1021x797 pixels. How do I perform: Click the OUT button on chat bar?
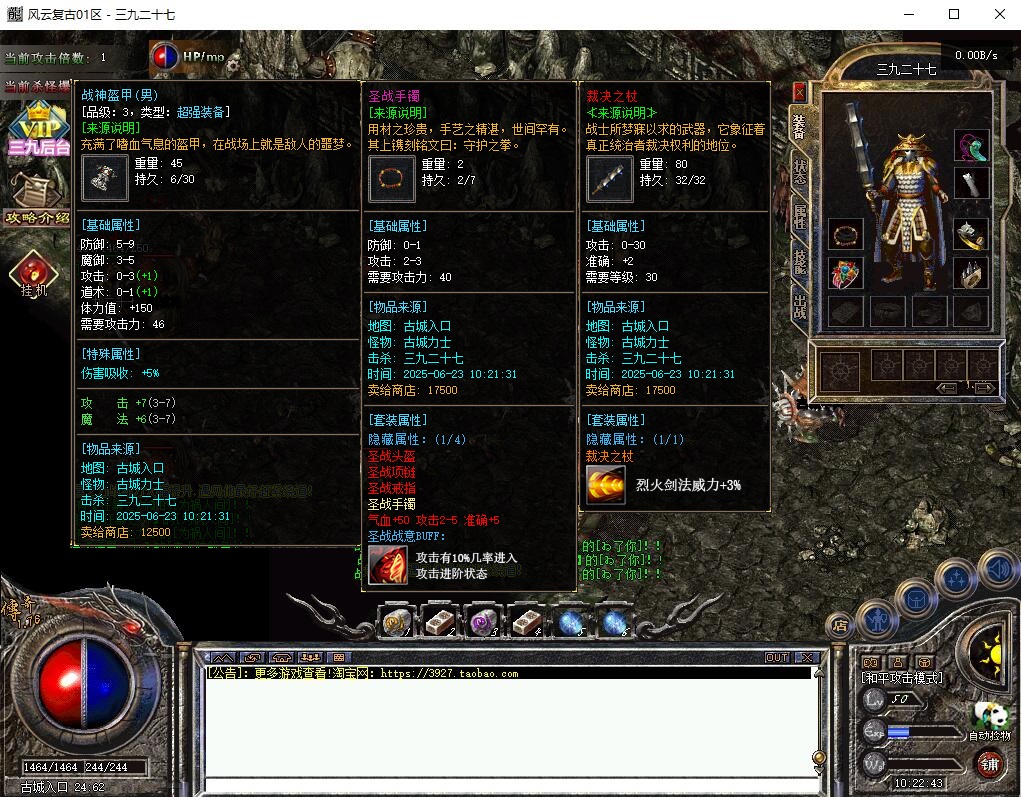pyautogui.click(x=777, y=657)
